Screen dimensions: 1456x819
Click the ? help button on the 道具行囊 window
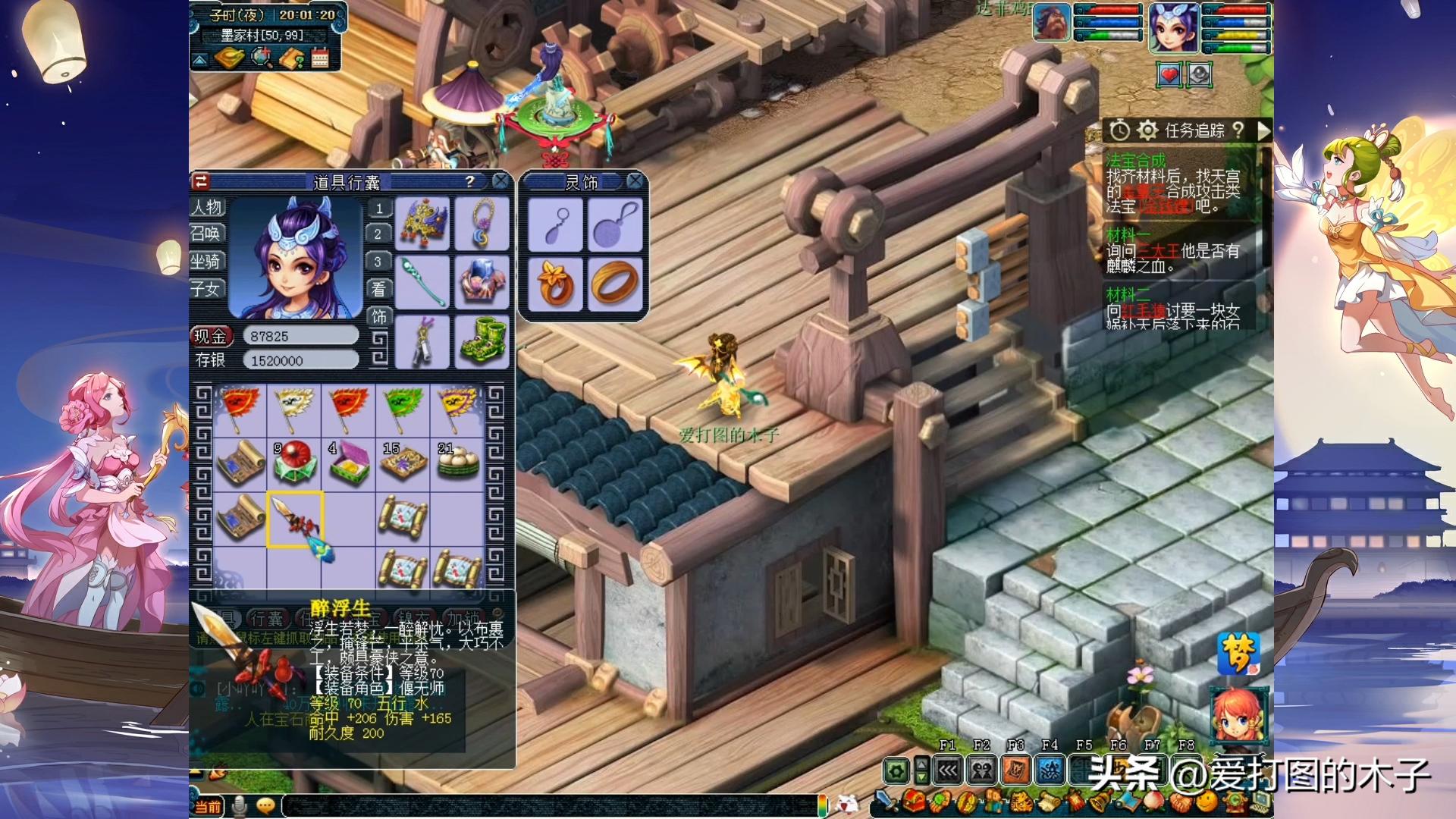point(472,180)
